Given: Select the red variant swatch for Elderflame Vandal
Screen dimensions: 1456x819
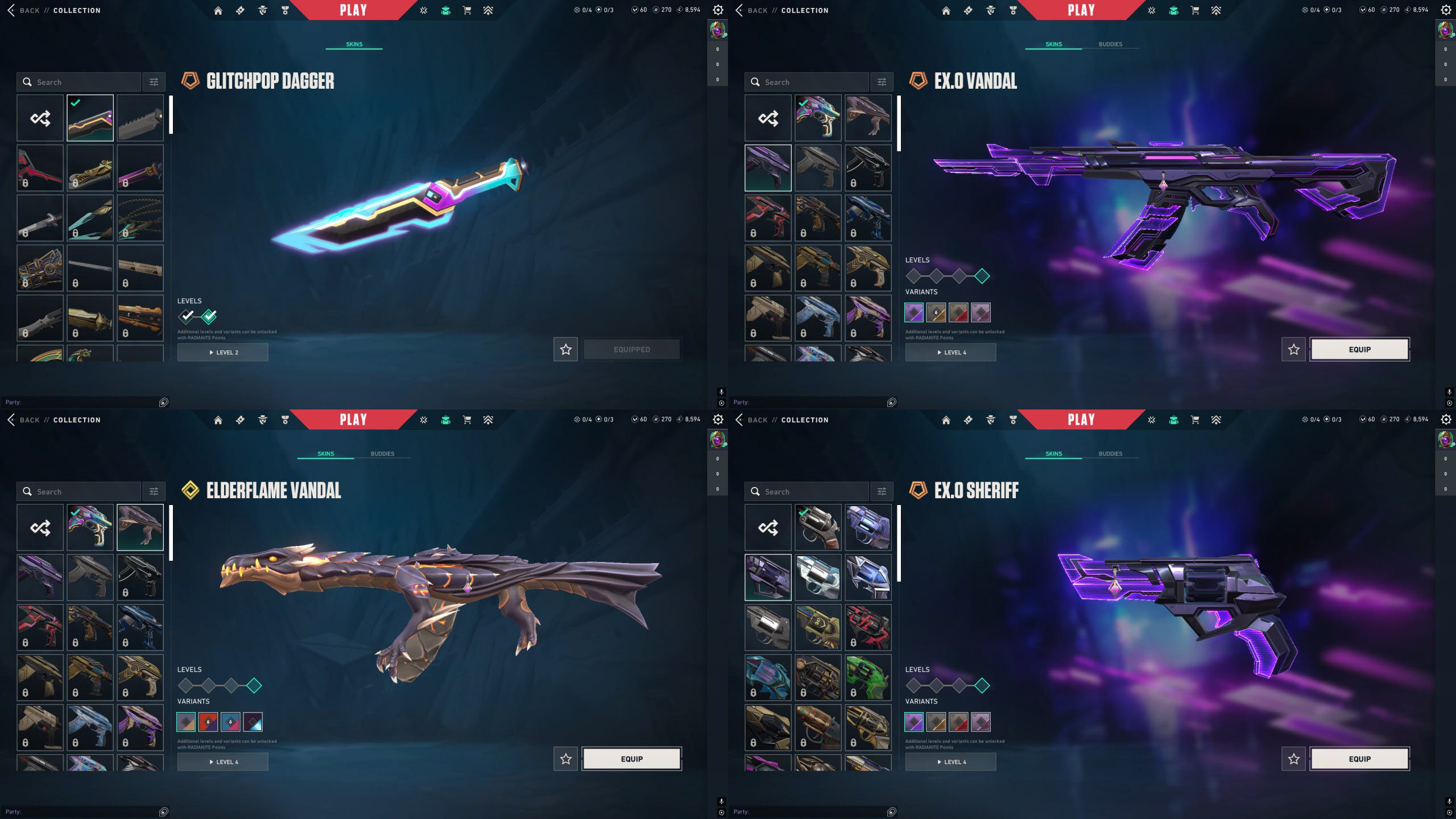Looking at the screenshot, I should pos(209,722).
